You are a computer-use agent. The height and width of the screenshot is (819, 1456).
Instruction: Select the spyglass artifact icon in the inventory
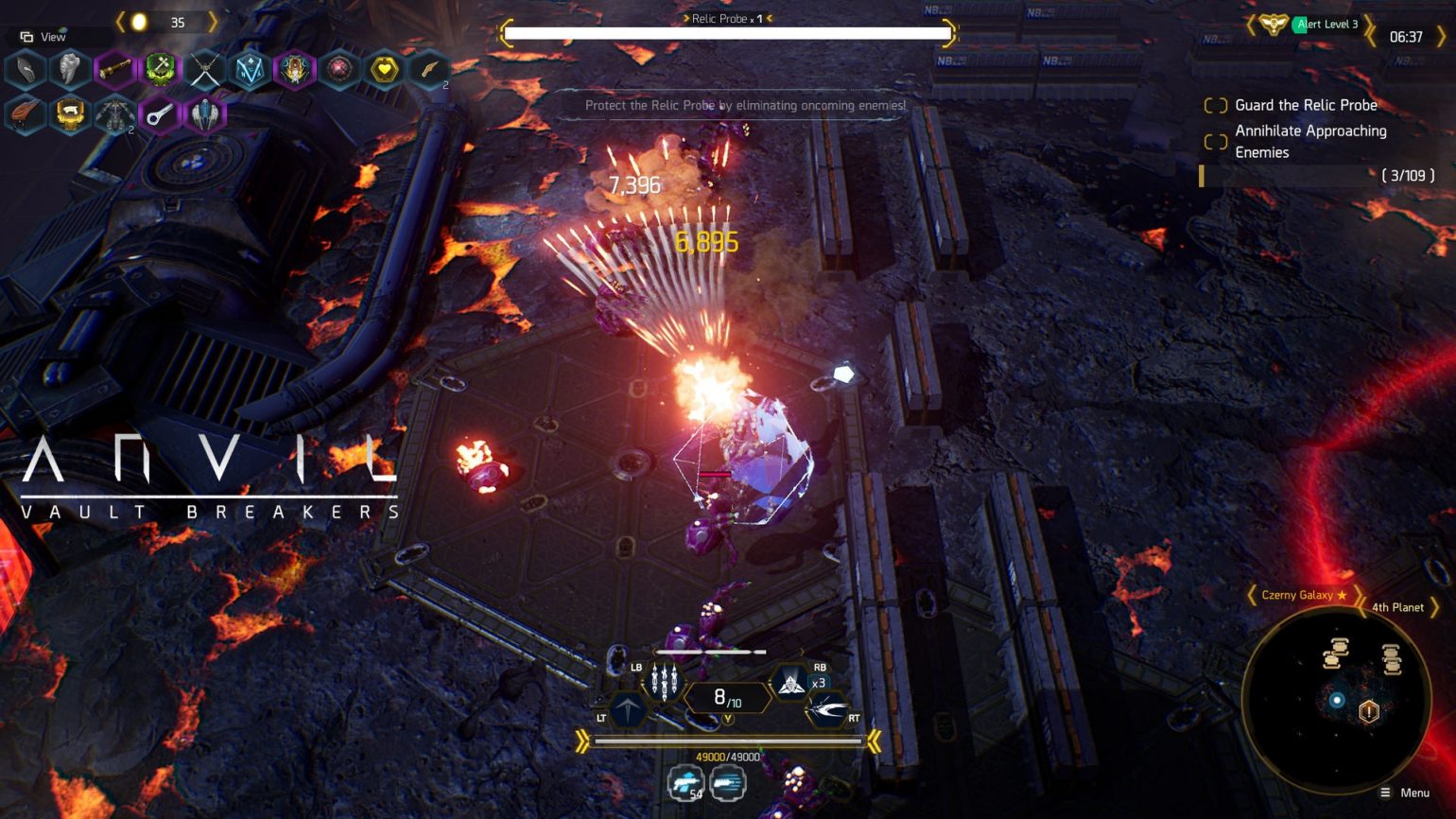pos(115,69)
